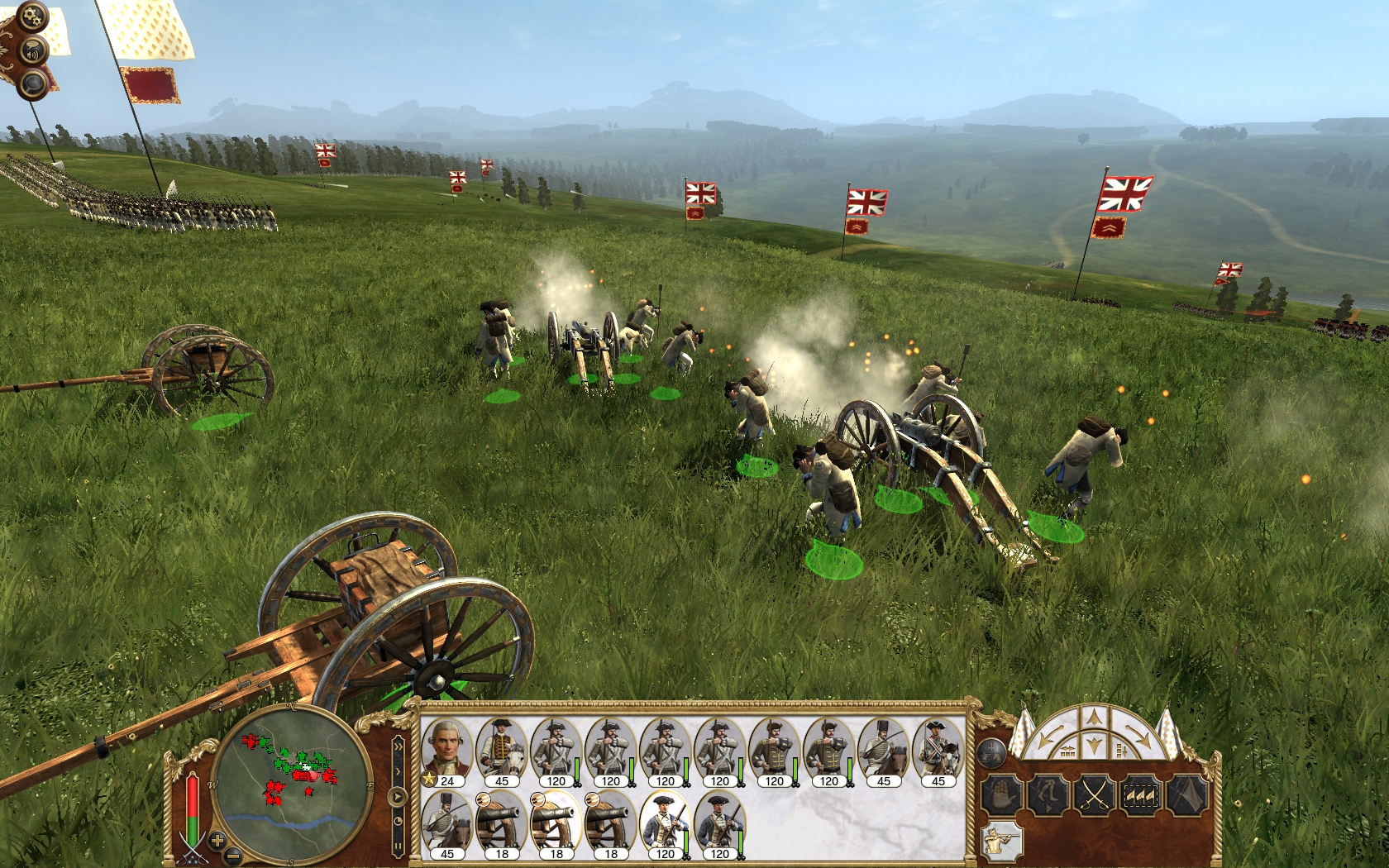1389x868 pixels.
Task: Toggle melee mode crossed sabres icon
Action: (x=1094, y=795)
